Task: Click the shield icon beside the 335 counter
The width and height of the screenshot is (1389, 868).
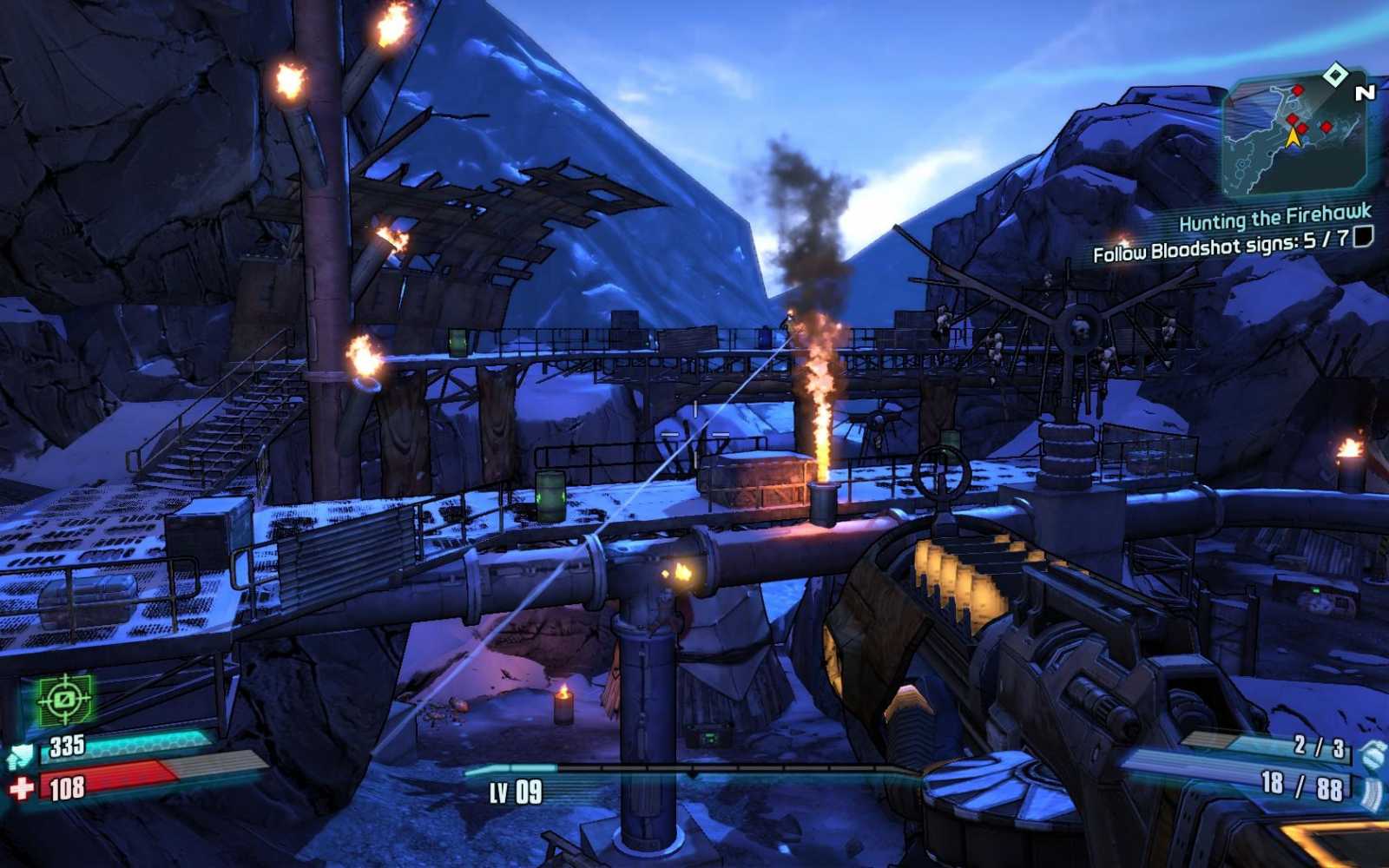Action: click(21, 753)
